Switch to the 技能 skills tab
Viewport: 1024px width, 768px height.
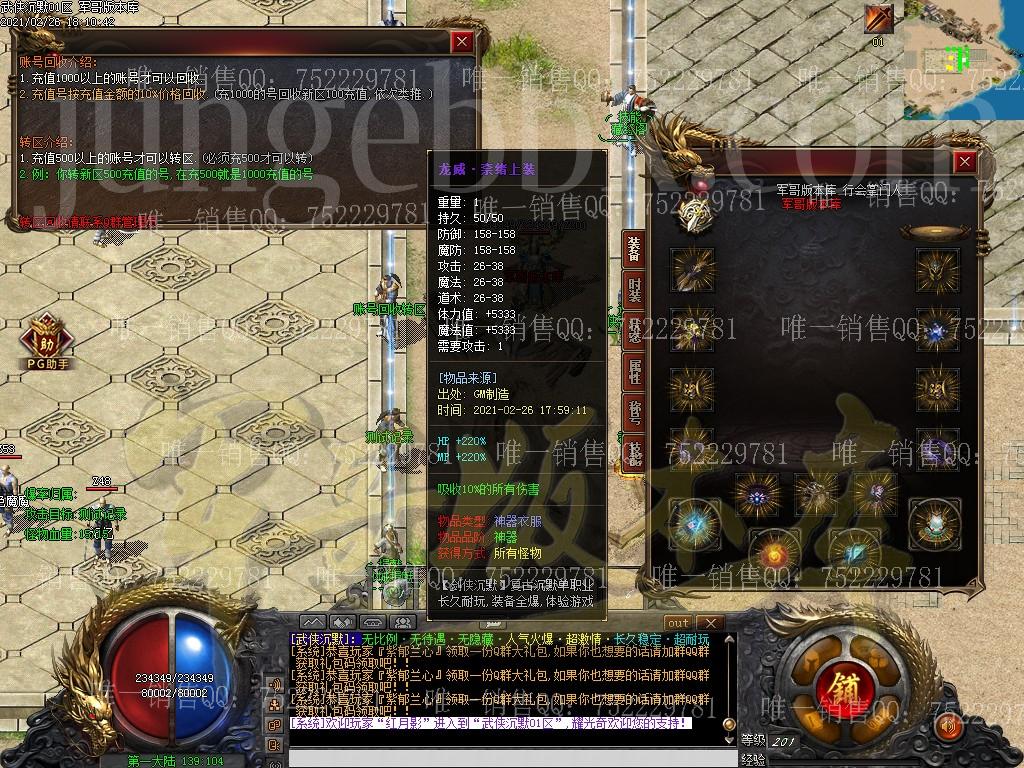point(632,451)
